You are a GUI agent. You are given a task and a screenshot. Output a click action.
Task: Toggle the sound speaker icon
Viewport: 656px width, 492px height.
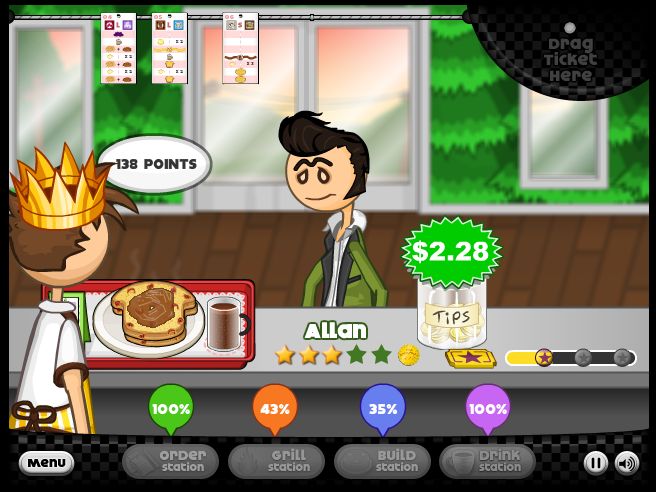[x=626, y=462]
